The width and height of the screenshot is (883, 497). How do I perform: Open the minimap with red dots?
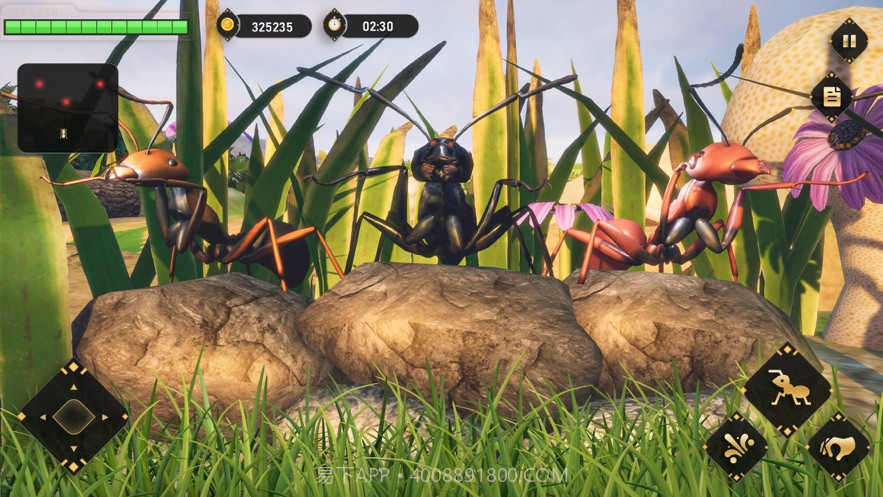[67, 108]
